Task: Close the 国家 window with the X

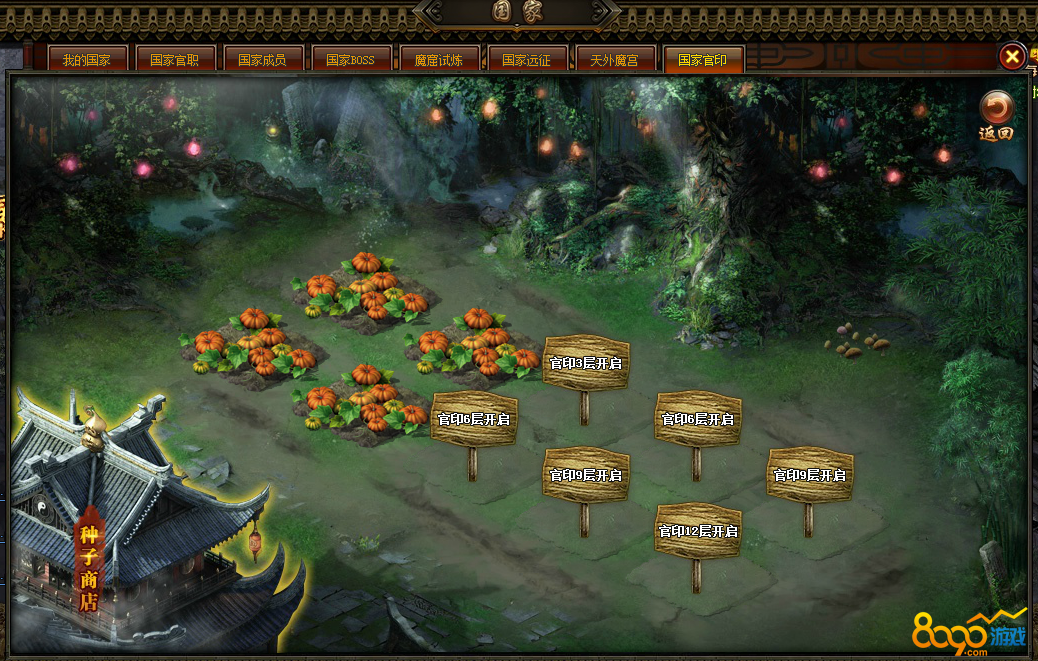Action: click(1012, 57)
